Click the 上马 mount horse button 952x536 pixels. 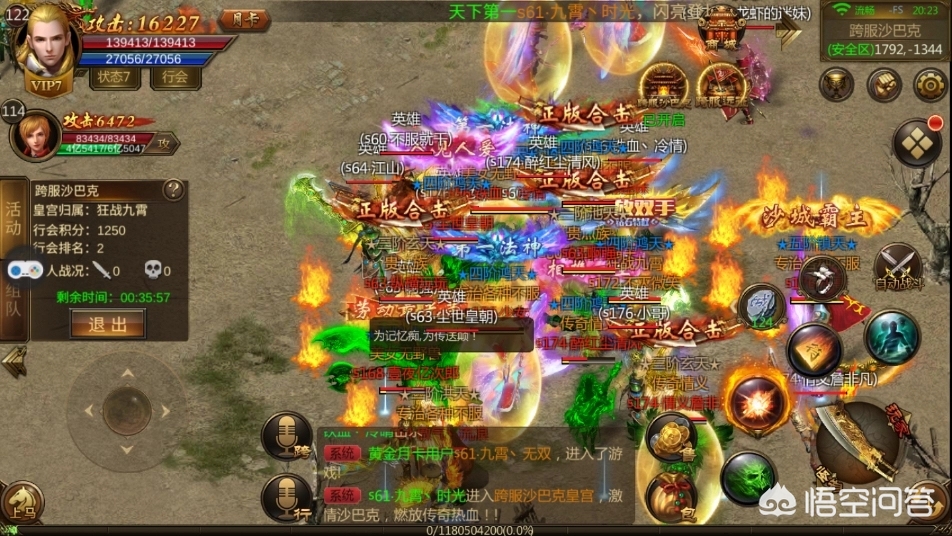(20, 504)
